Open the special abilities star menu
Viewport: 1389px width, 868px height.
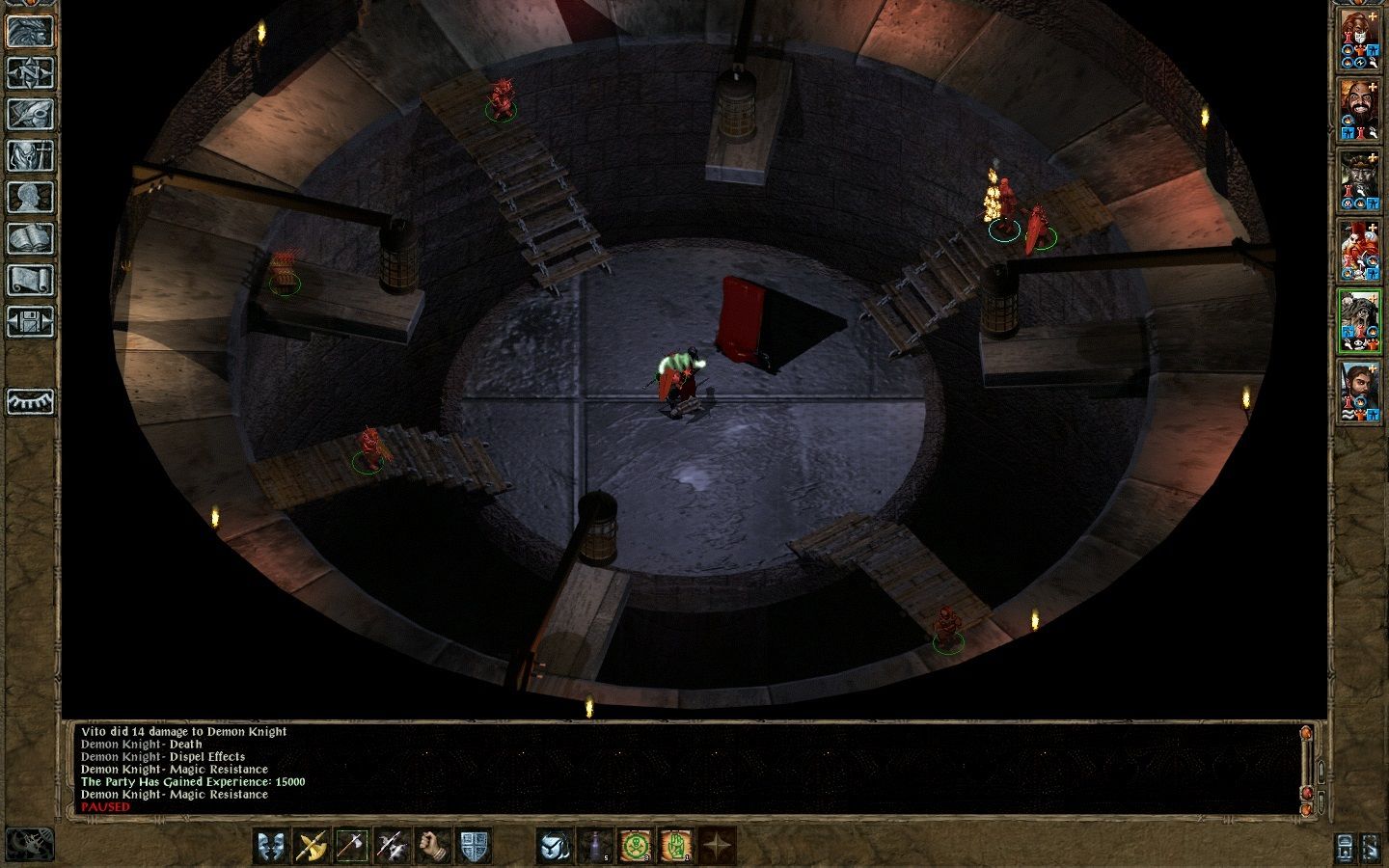click(716, 846)
